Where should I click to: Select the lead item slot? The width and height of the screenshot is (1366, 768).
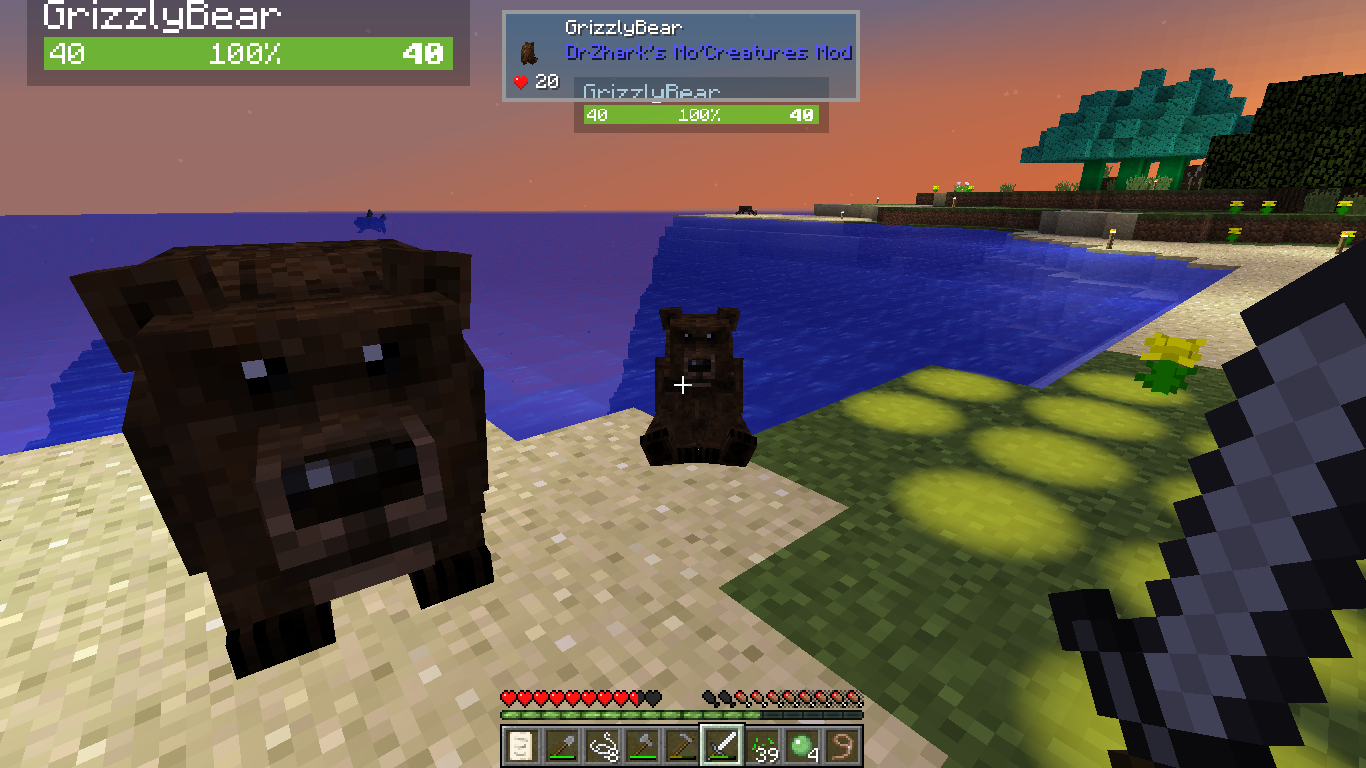842,745
